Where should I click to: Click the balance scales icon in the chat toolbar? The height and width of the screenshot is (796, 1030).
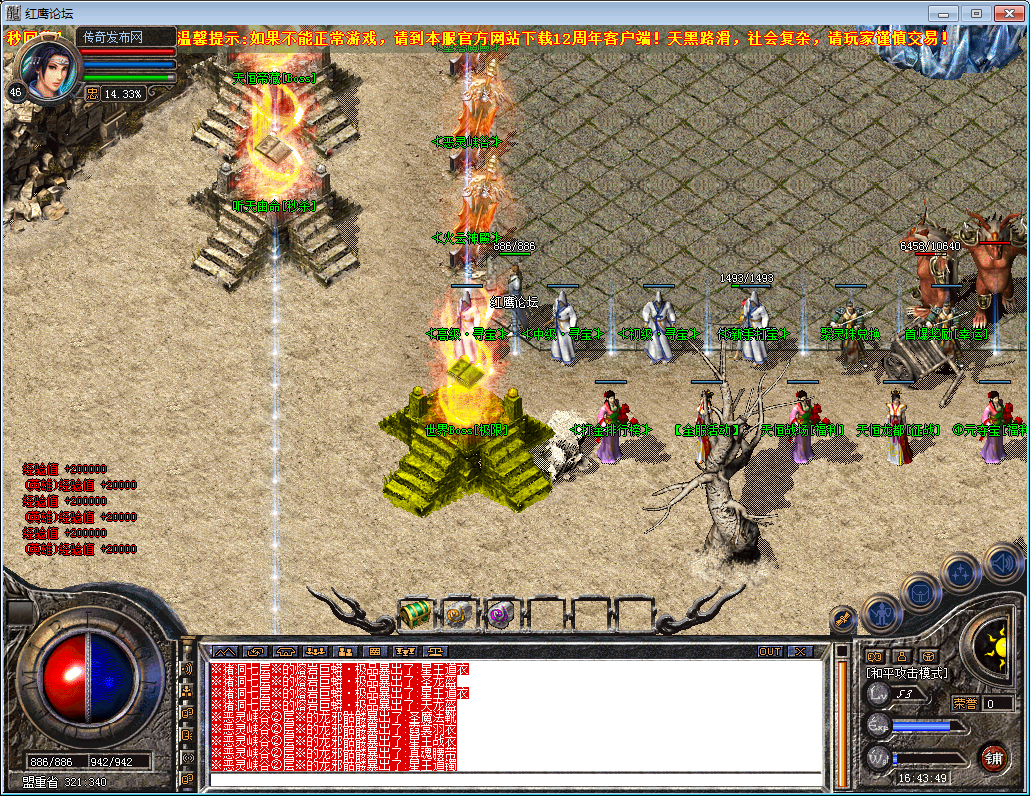[x=435, y=651]
